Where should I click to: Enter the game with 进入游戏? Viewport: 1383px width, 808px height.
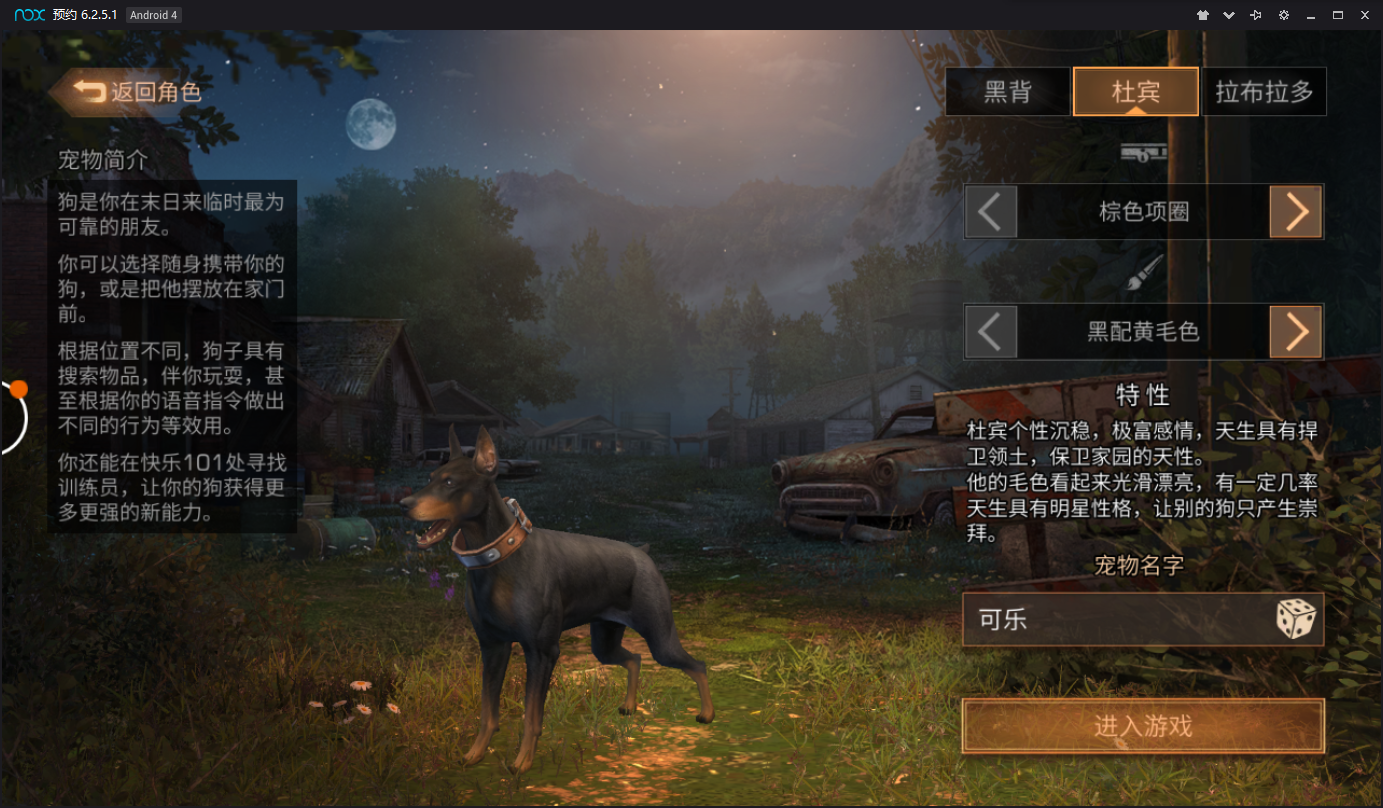(1143, 726)
